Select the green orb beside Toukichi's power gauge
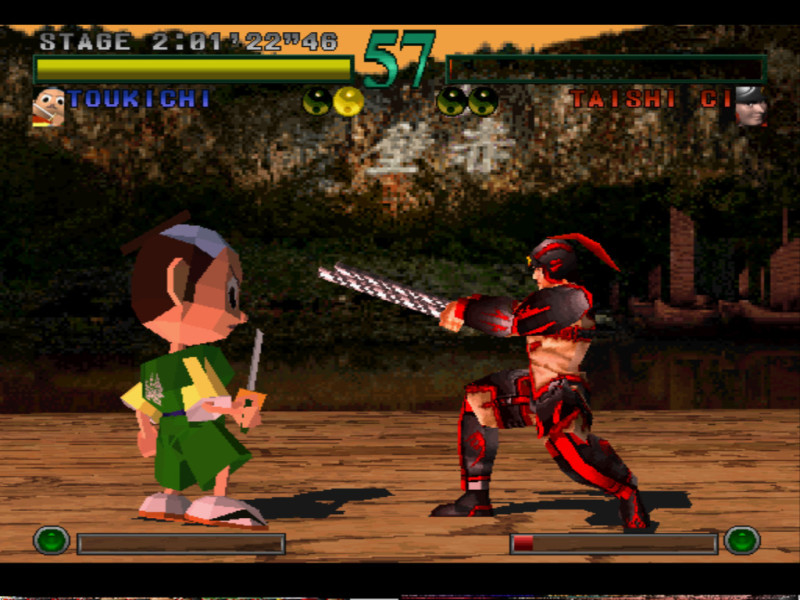Image resolution: width=800 pixels, height=600 pixels. click(51, 541)
